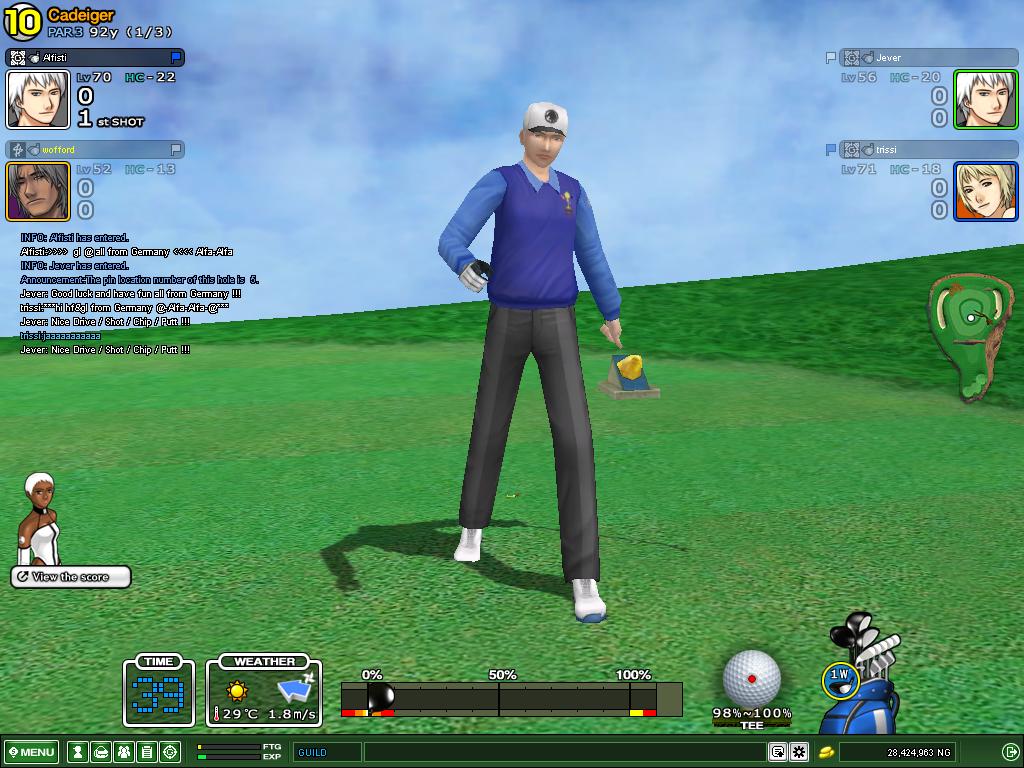Focus the chat input field
1024x768 pixels.
click(565, 752)
